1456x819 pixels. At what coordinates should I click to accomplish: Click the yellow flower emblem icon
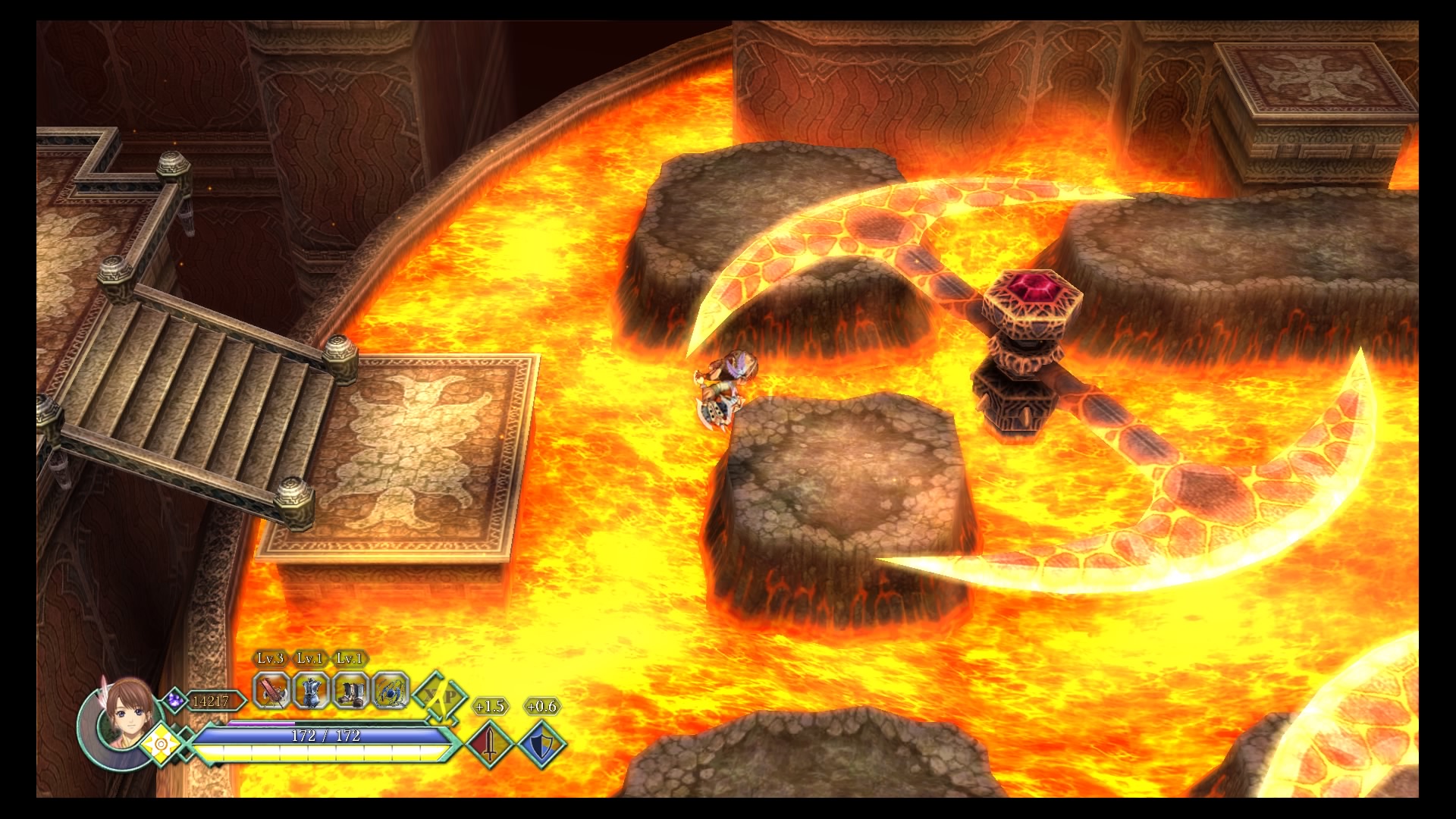pos(161,743)
